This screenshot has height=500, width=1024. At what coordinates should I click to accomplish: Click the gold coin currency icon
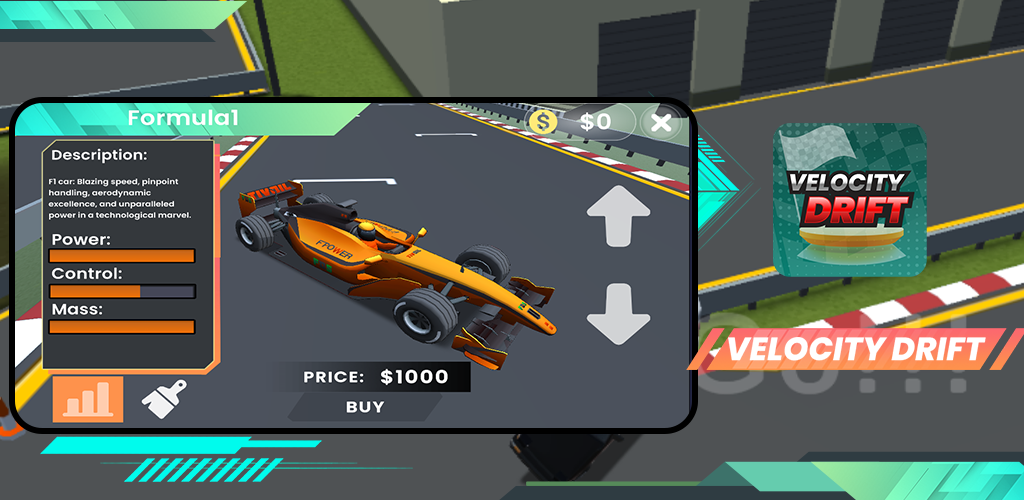(x=544, y=122)
